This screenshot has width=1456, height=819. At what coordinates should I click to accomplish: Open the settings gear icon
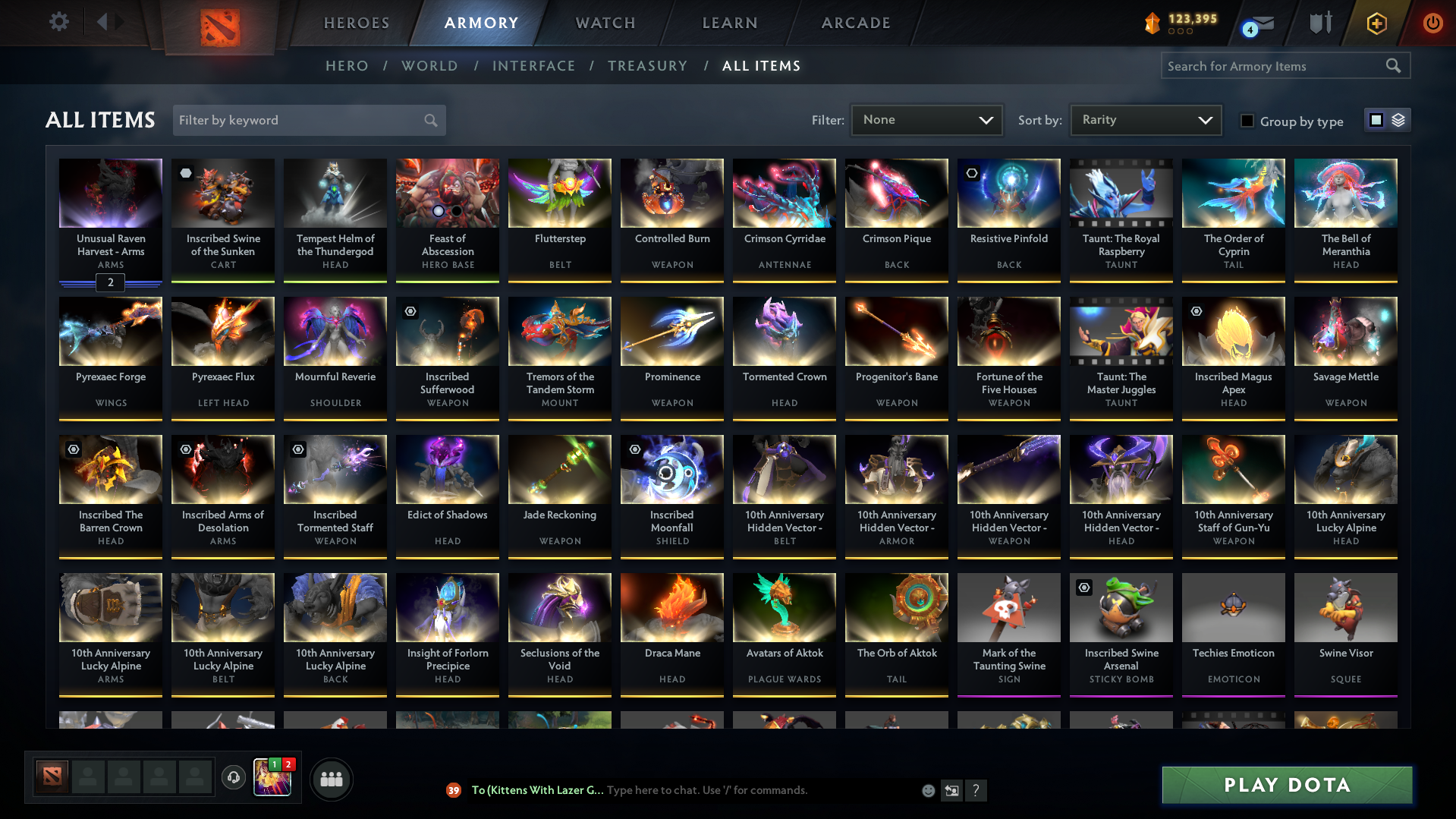point(59,22)
